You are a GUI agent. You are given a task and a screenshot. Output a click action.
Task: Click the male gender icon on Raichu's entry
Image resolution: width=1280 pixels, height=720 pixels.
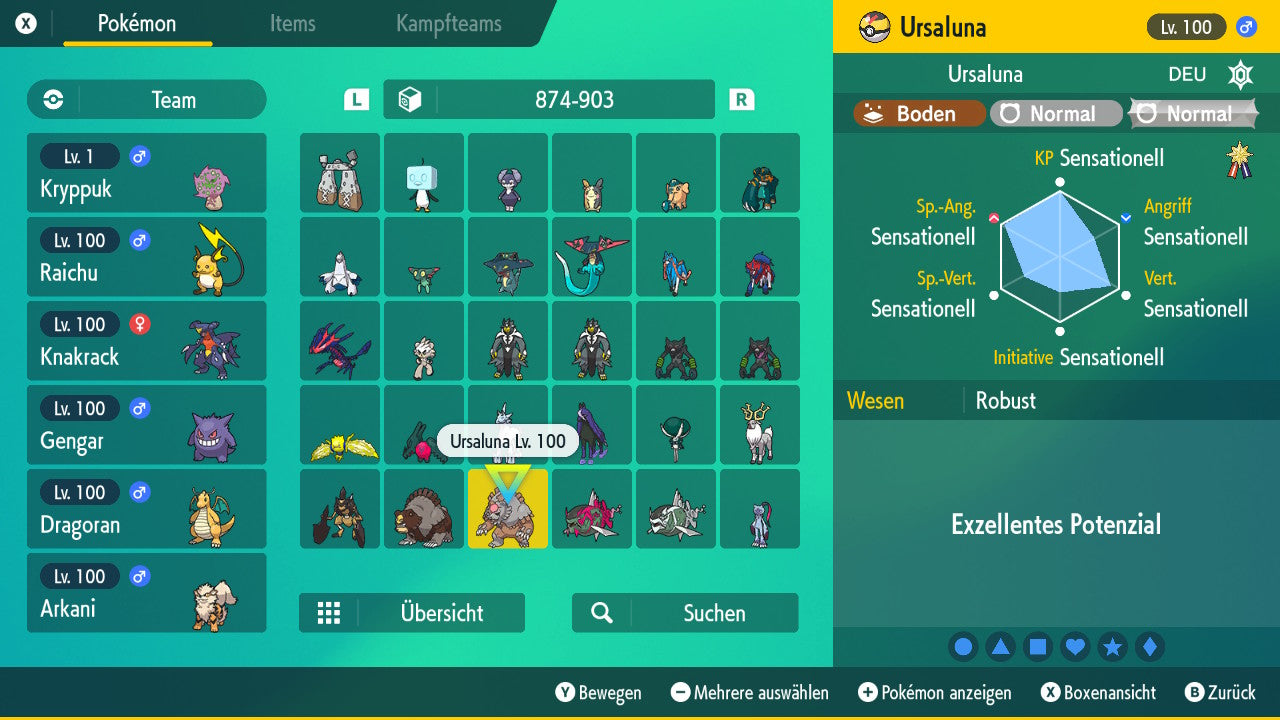[139, 240]
